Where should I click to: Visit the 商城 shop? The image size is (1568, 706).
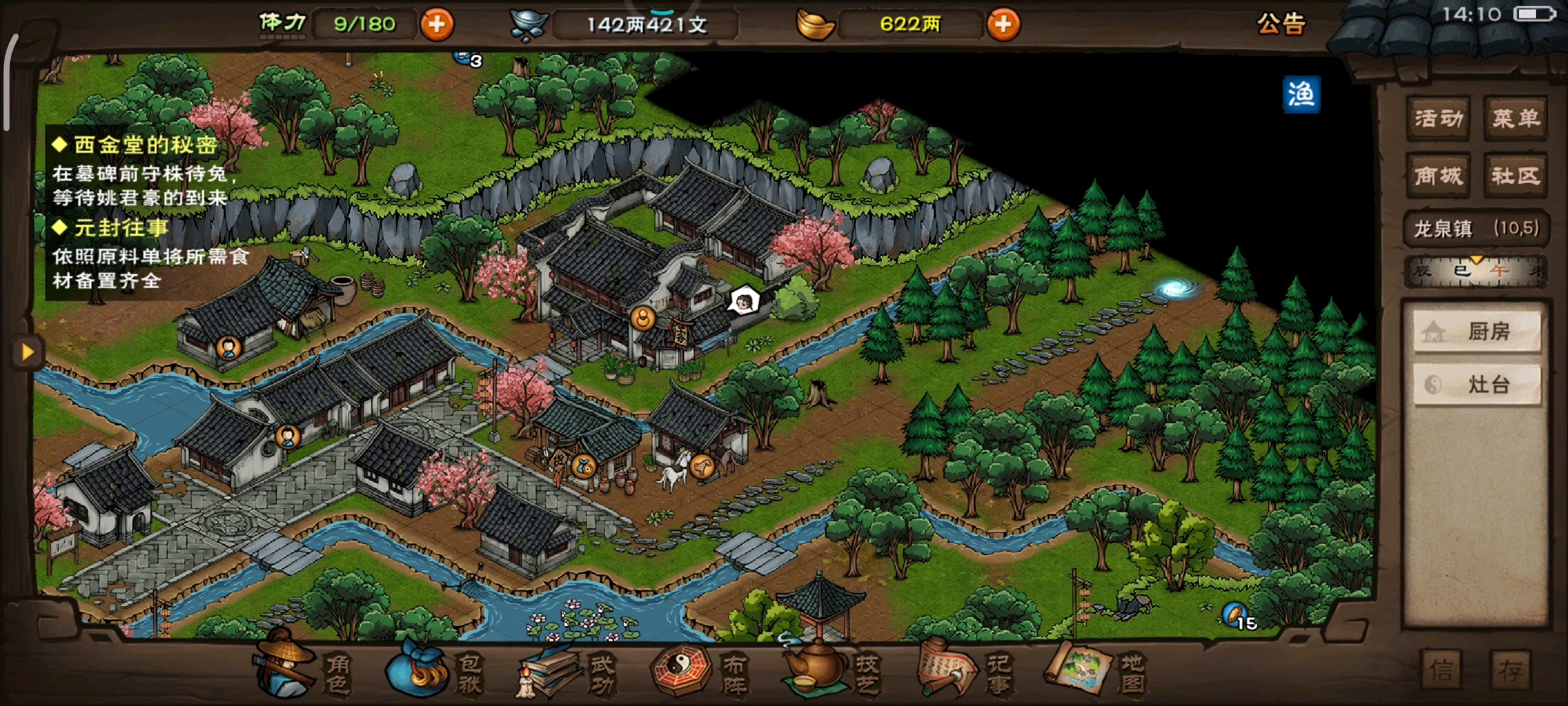1438,176
